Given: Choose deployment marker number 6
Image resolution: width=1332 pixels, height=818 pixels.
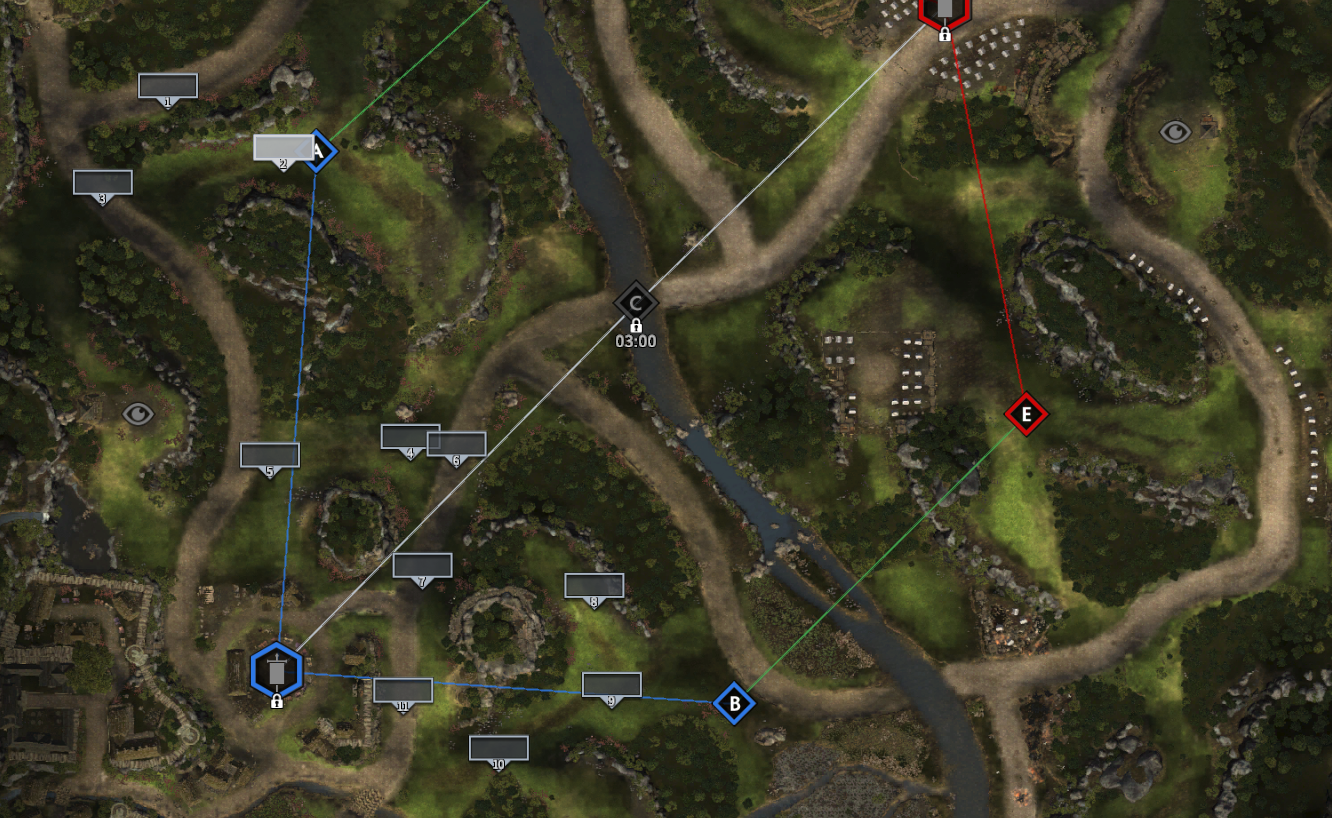Looking at the screenshot, I should pyautogui.click(x=457, y=444).
